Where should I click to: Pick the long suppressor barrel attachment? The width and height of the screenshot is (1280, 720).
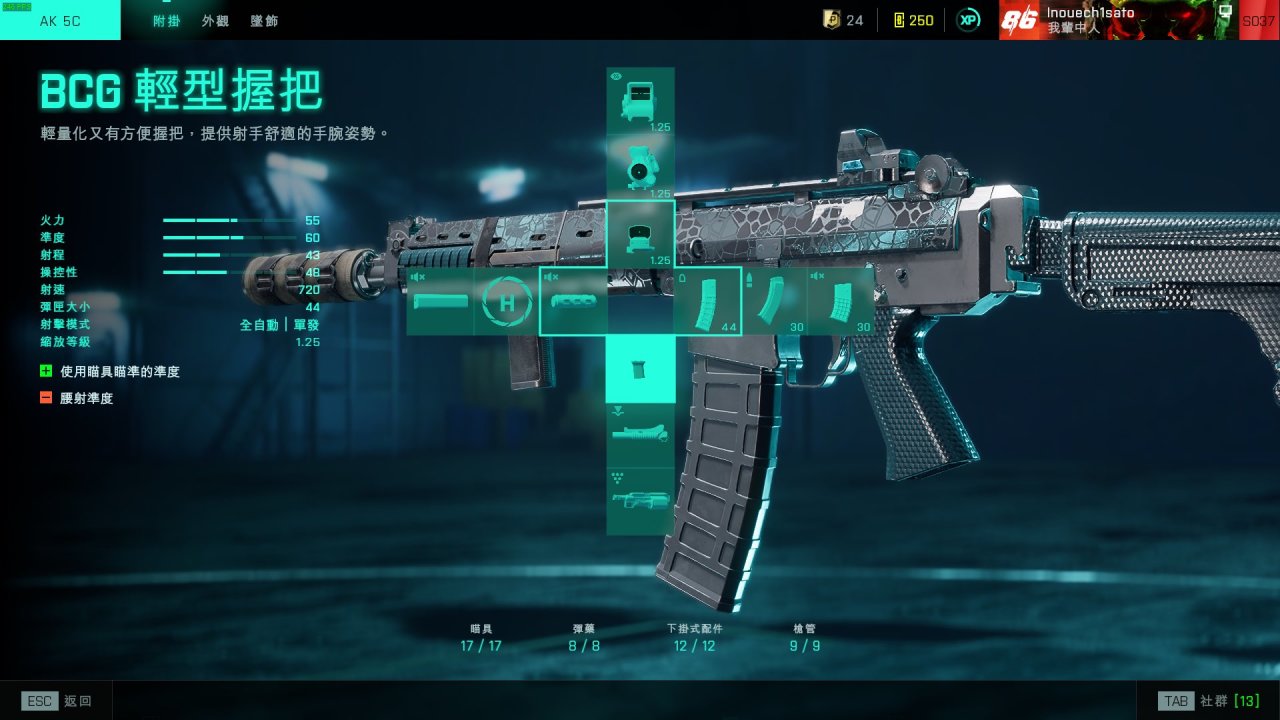click(x=439, y=301)
